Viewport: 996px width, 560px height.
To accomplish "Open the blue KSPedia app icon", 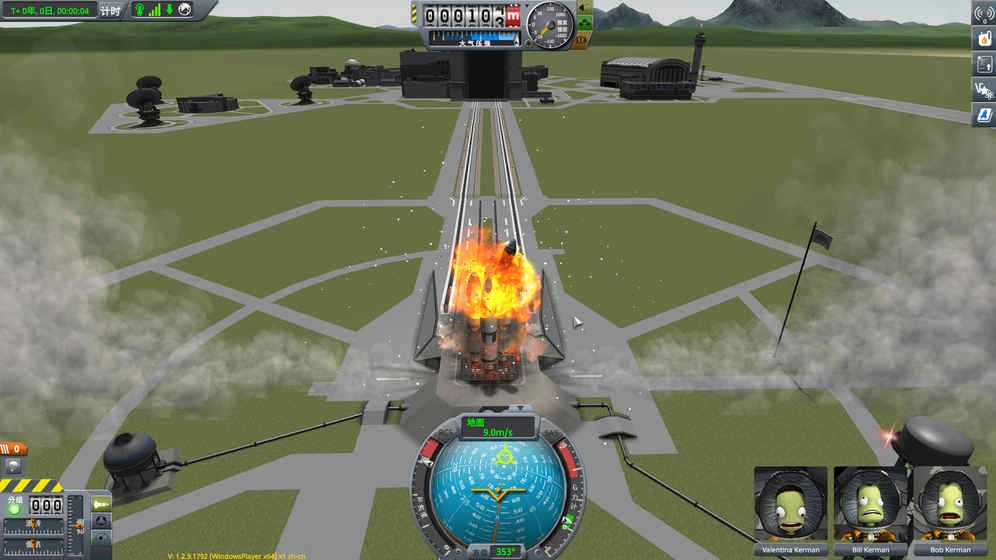I will coord(983,116).
